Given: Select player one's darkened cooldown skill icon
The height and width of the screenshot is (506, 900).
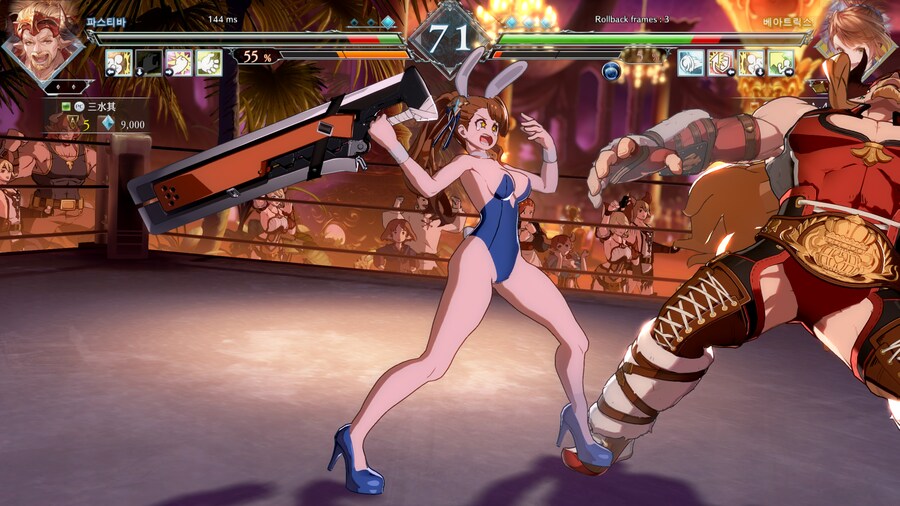Looking at the screenshot, I should click(149, 62).
